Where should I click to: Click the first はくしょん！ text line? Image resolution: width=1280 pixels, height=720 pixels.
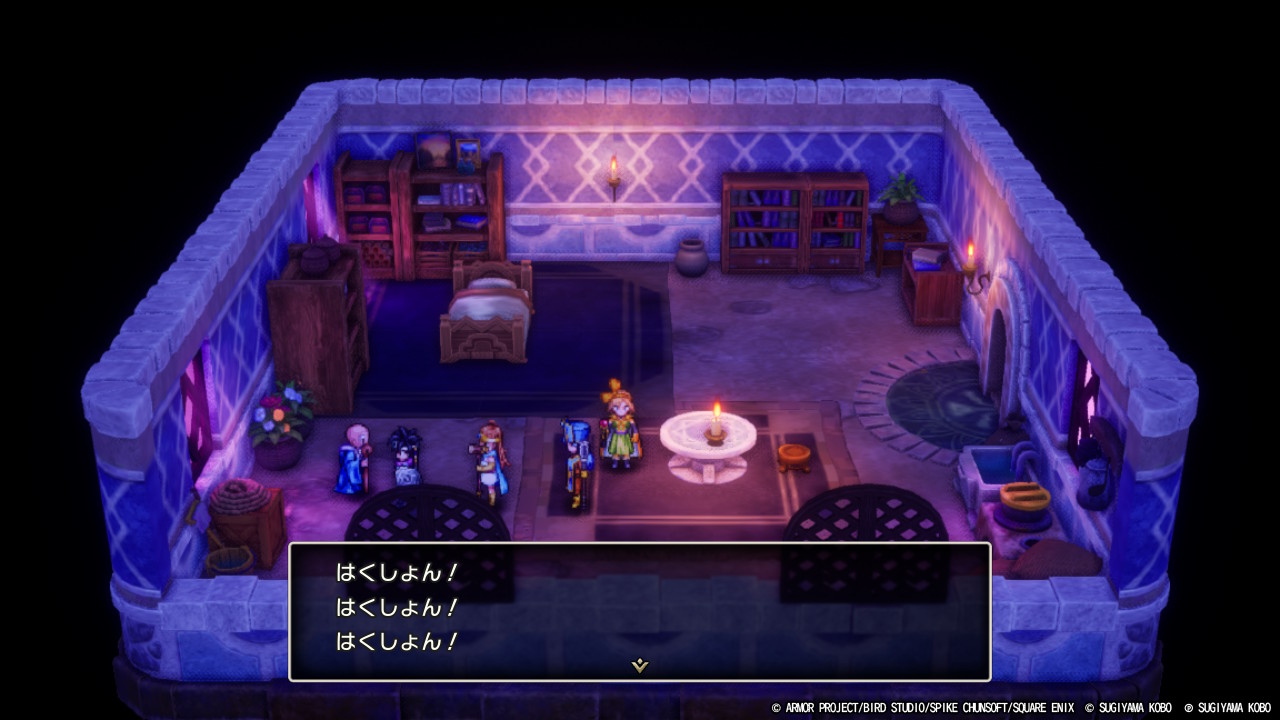tap(396, 572)
